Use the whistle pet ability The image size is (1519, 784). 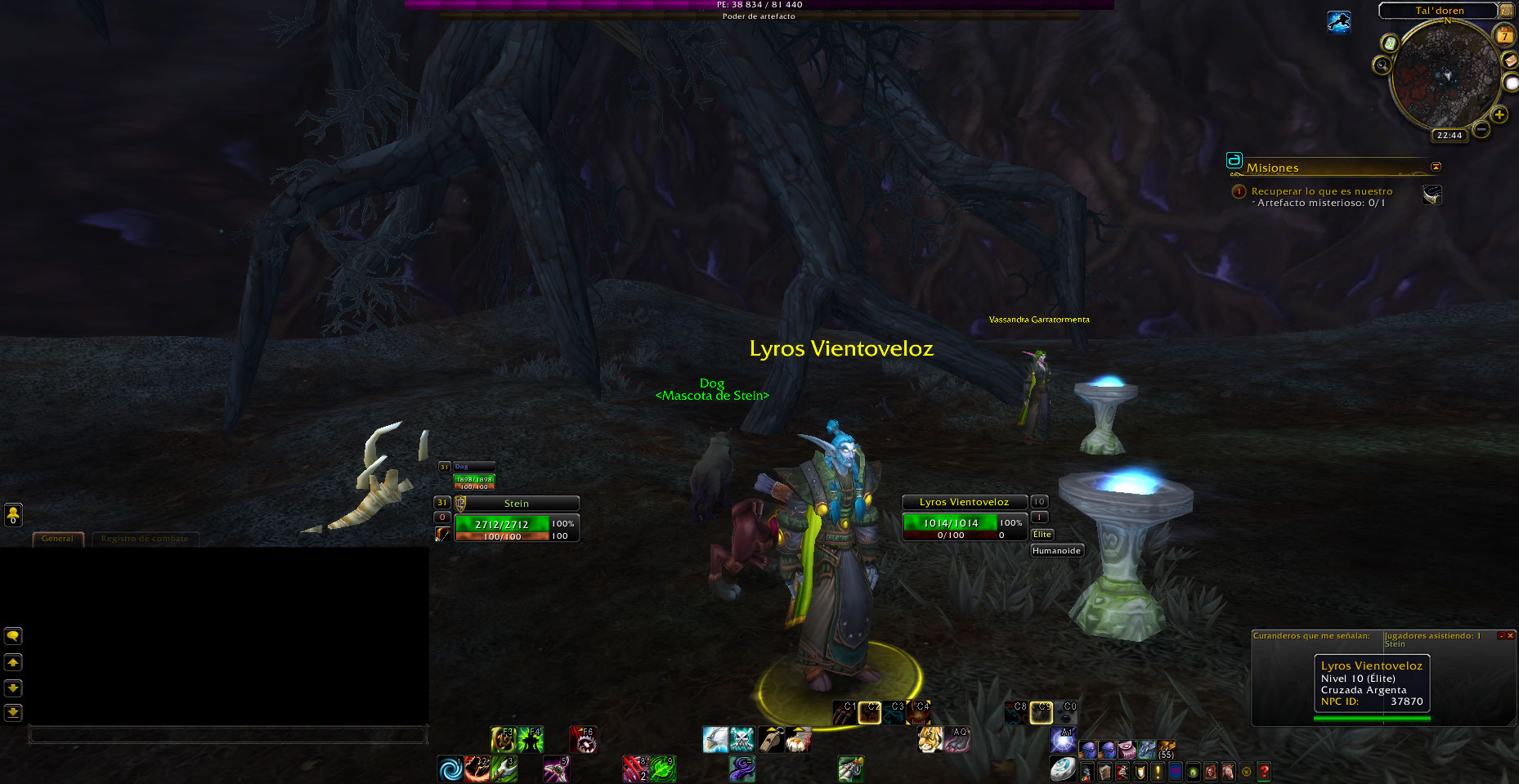click(x=771, y=739)
